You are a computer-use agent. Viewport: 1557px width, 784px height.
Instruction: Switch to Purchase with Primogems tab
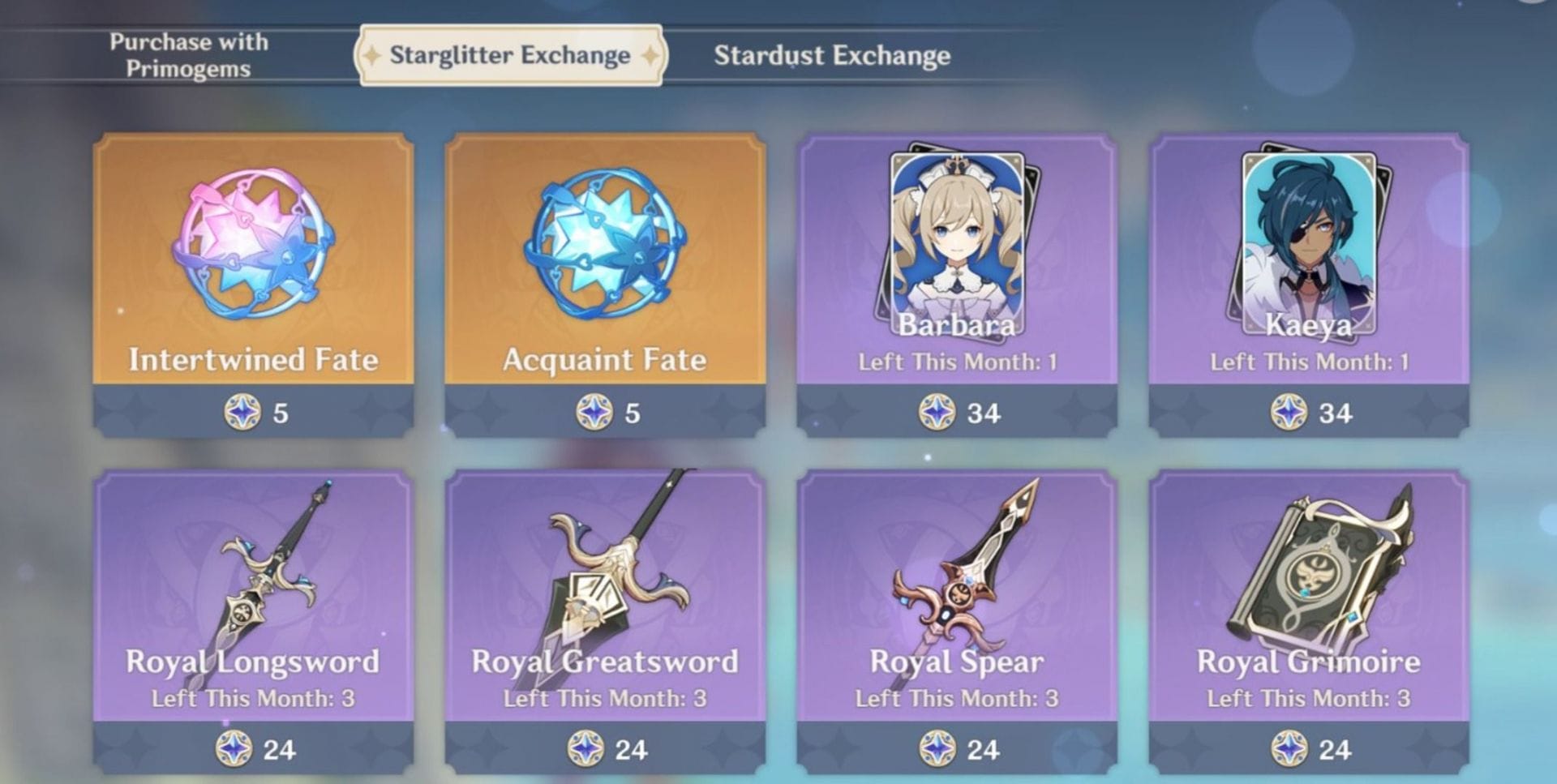click(x=188, y=55)
